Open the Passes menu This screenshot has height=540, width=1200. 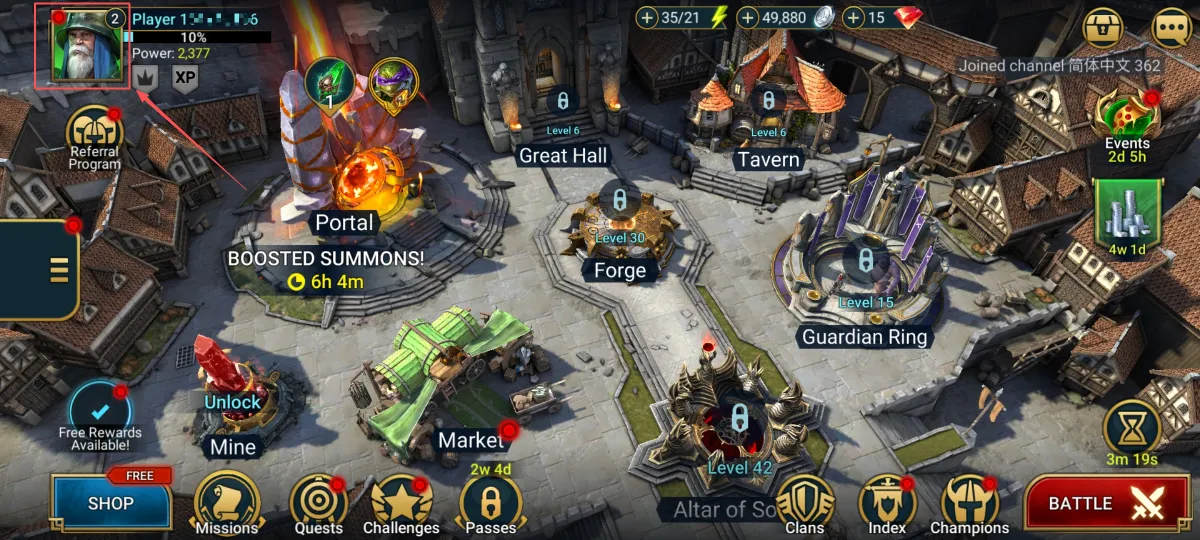tap(491, 503)
